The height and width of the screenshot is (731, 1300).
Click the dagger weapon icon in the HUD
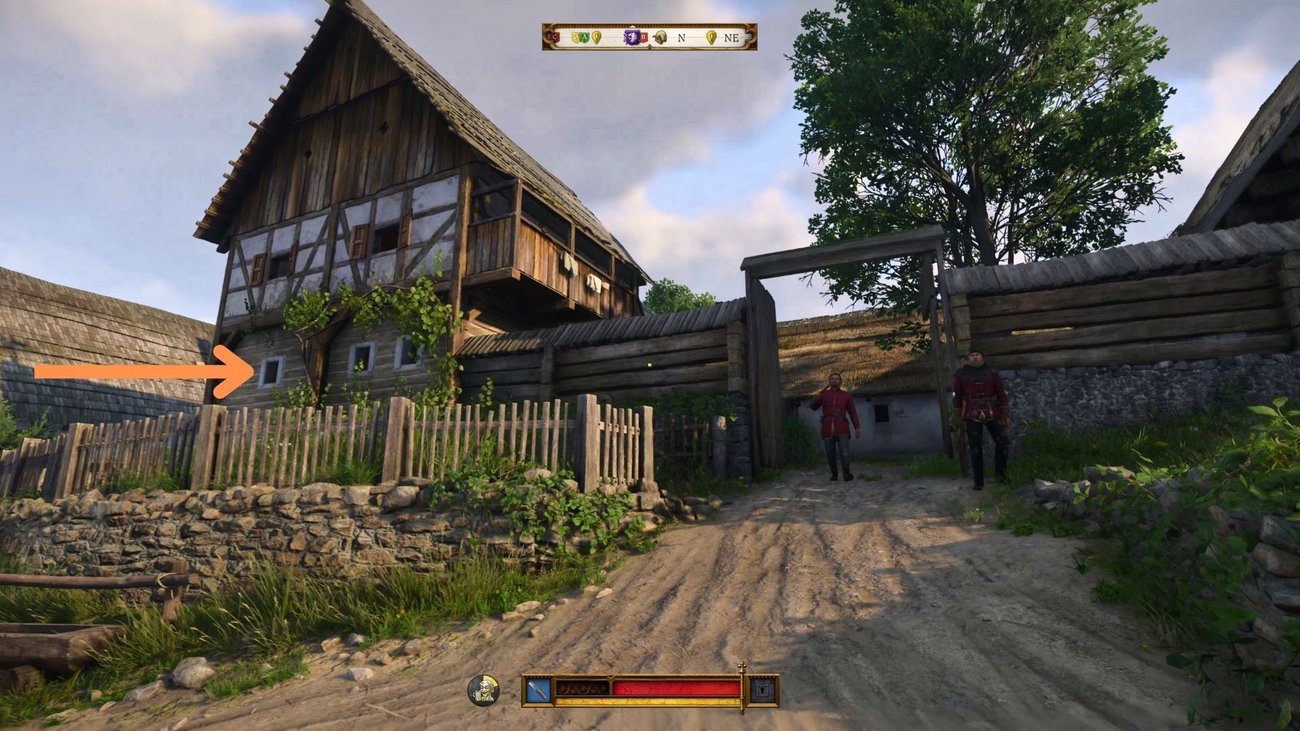(x=538, y=689)
